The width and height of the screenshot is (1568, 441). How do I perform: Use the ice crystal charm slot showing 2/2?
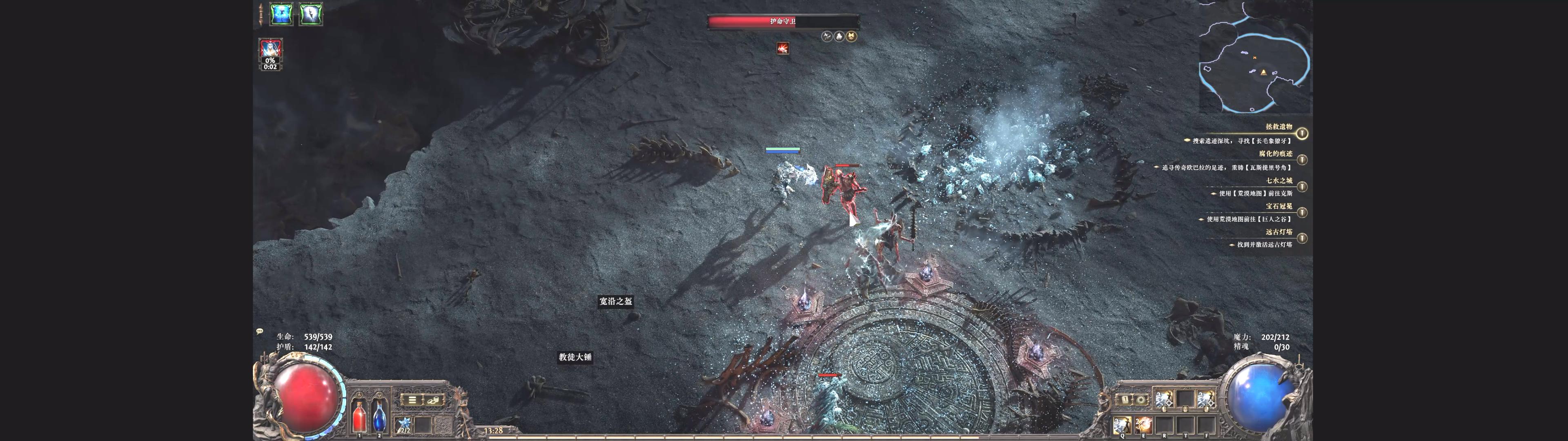tap(404, 425)
